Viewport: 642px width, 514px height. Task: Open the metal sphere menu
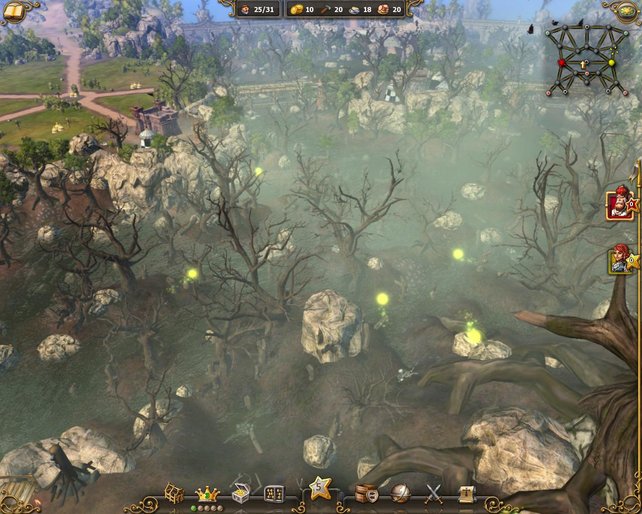point(400,493)
